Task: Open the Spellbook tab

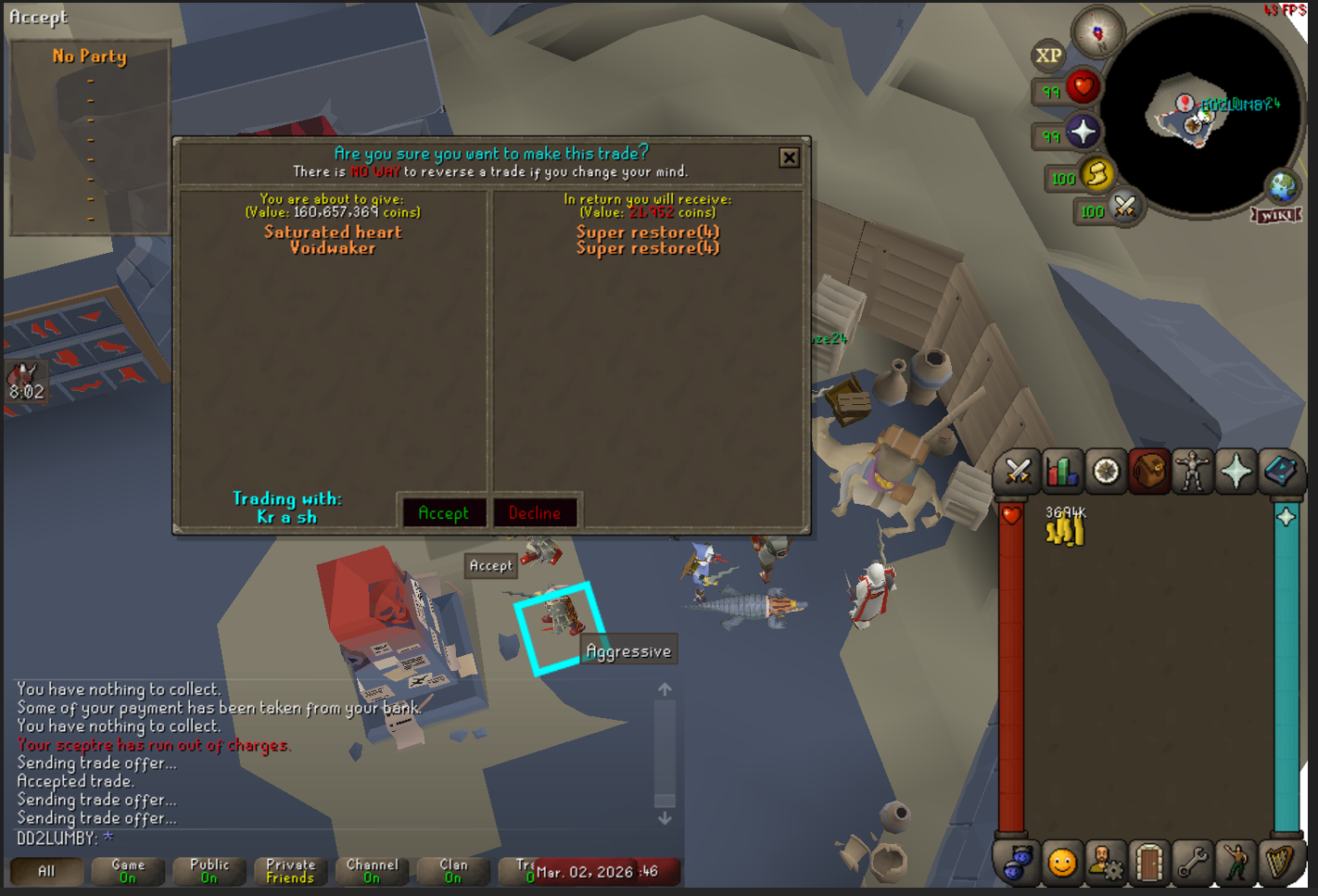Action: [x=1279, y=472]
